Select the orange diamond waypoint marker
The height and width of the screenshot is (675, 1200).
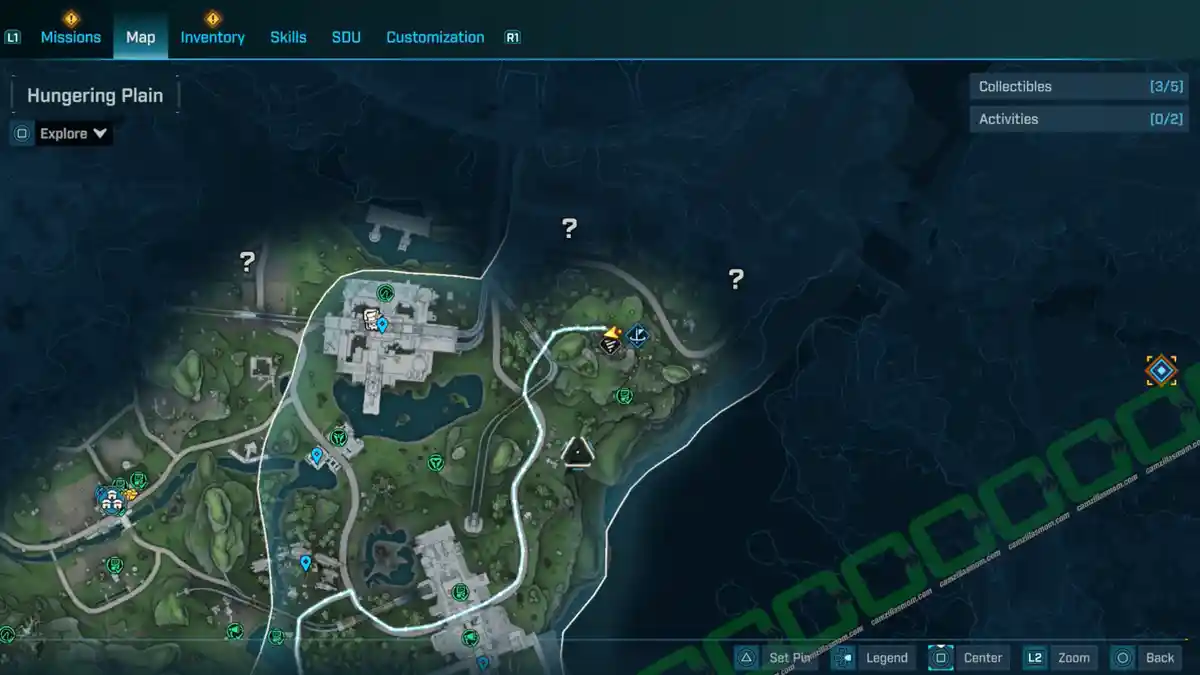pos(1160,371)
